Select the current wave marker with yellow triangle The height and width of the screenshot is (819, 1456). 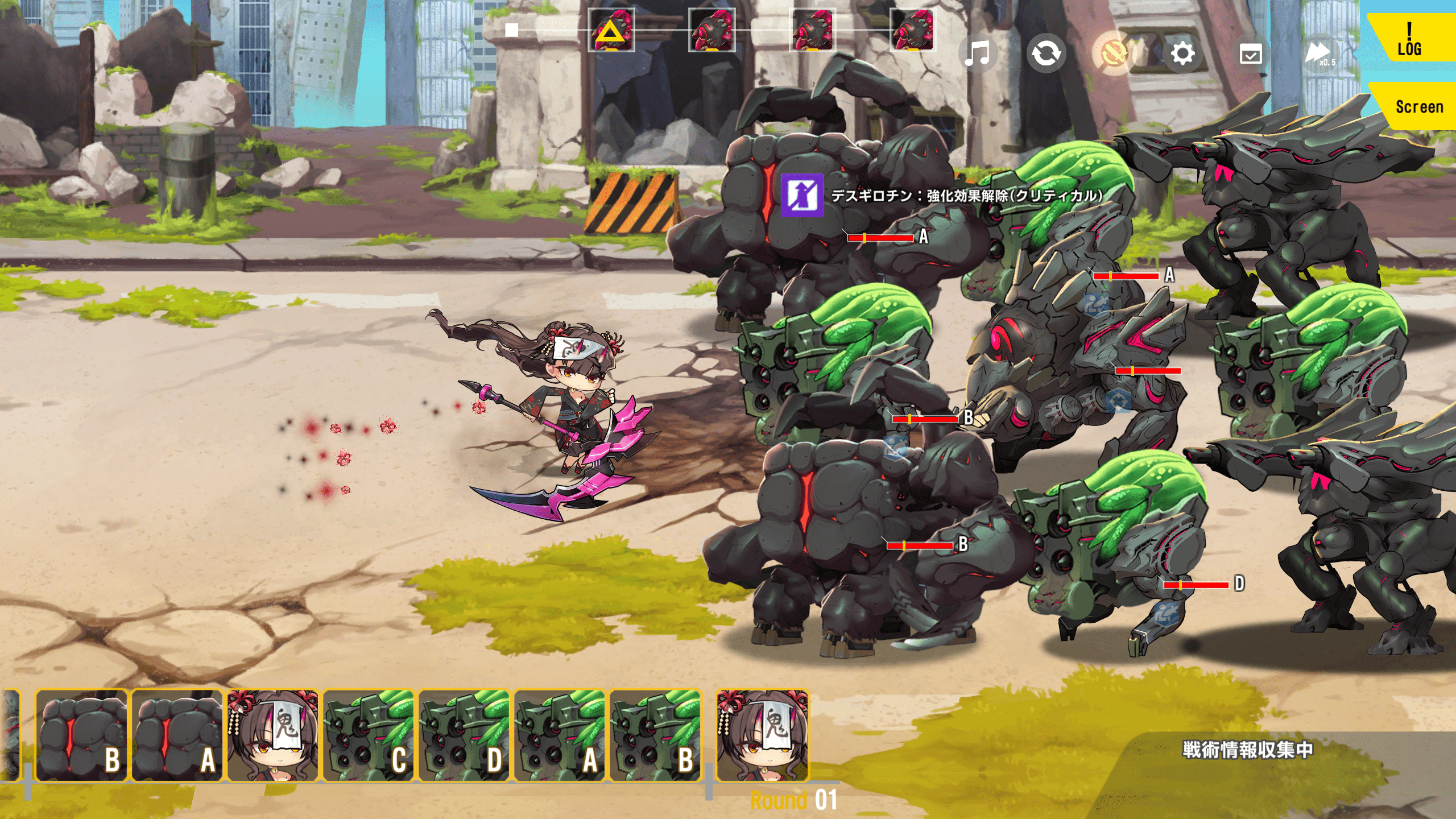click(x=611, y=30)
